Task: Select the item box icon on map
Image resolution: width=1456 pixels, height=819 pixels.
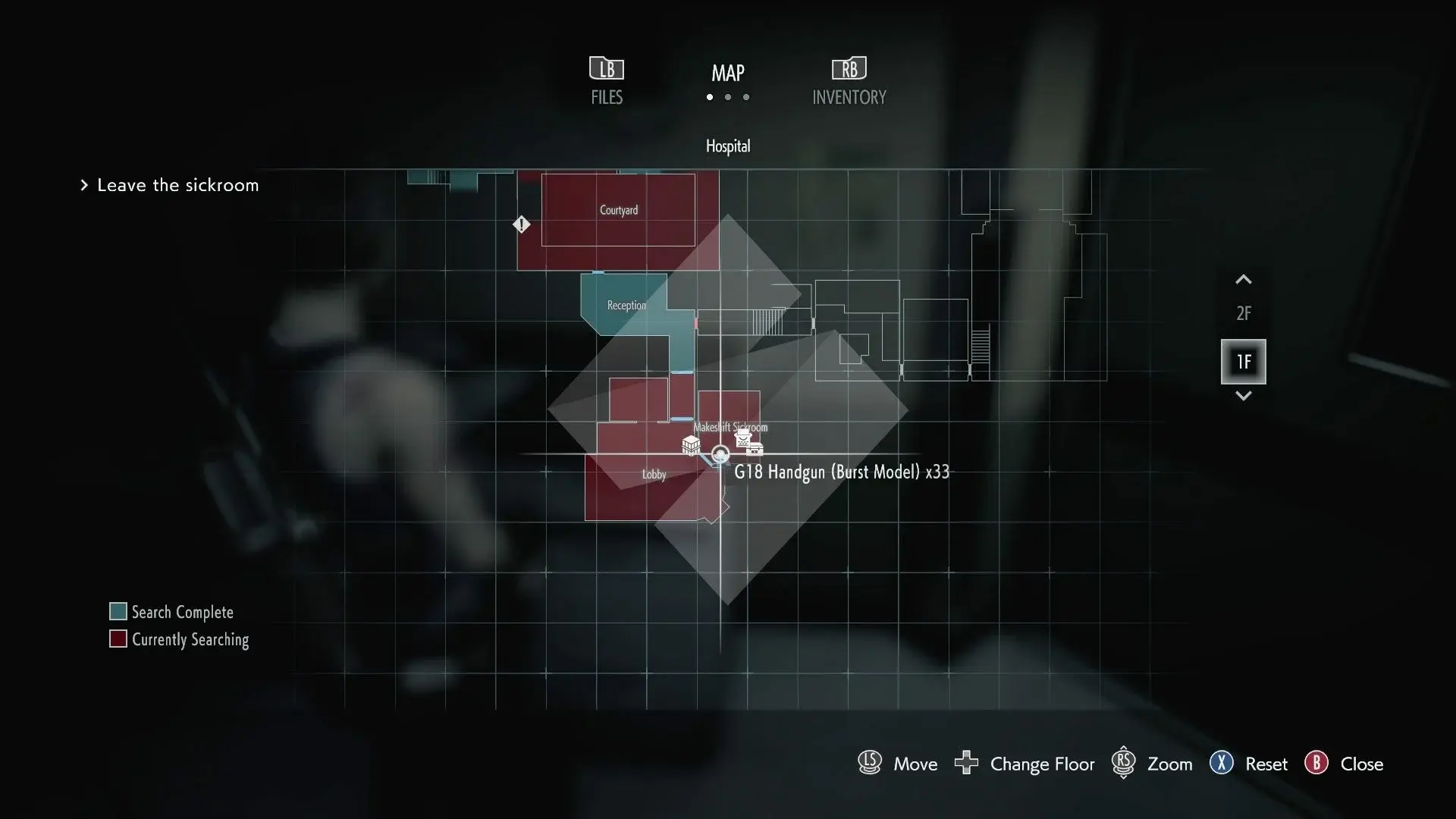Action: (x=691, y=445)
